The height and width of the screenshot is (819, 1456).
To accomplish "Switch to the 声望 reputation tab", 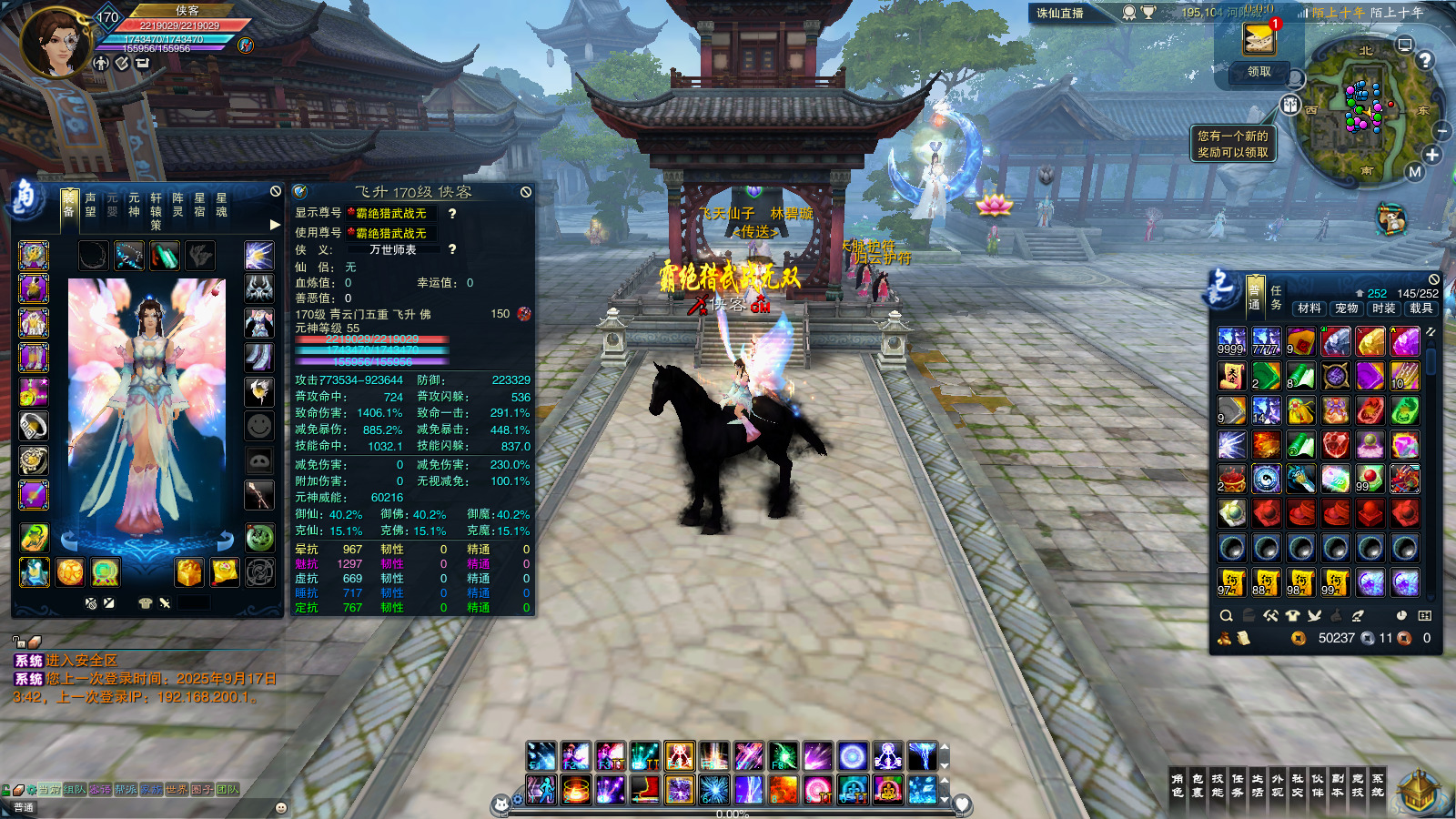I will tap(90, 205).
